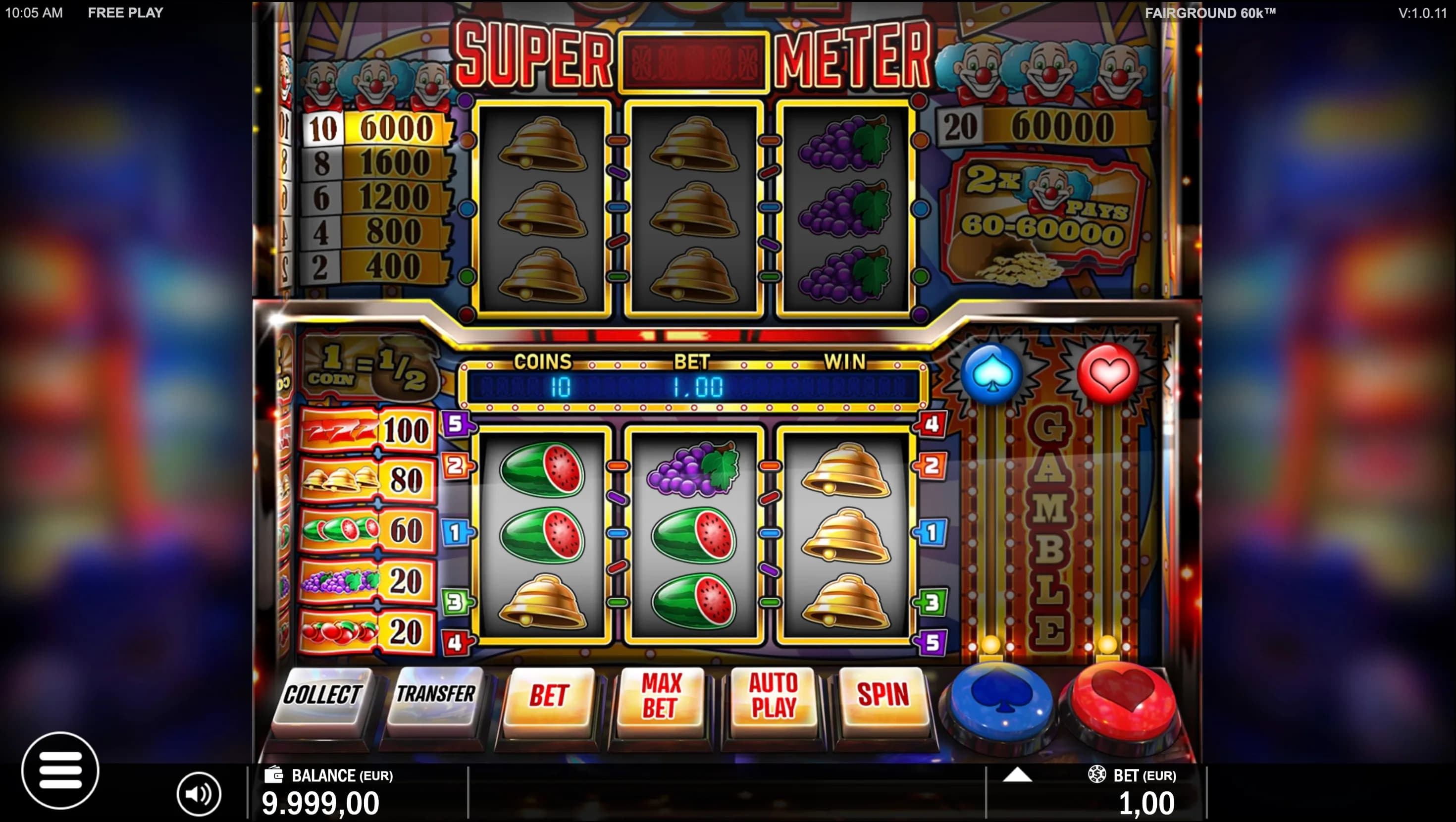Open the hamburger menu

[60, 770]
